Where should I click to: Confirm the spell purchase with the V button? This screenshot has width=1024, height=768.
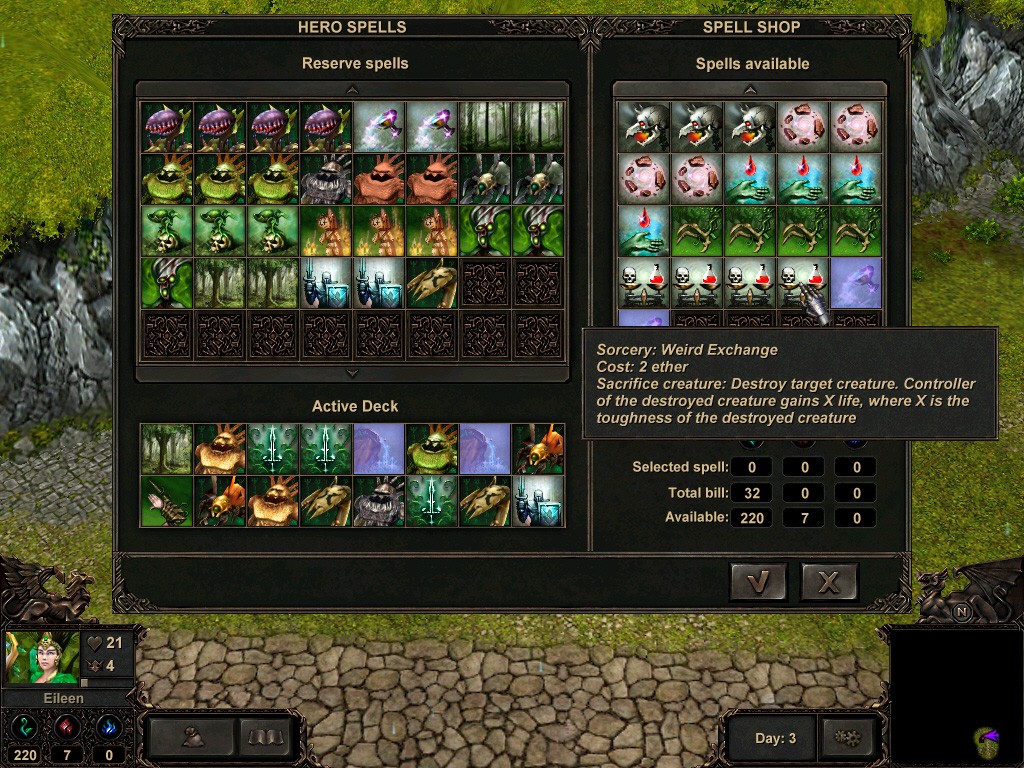tap(758, 581)
